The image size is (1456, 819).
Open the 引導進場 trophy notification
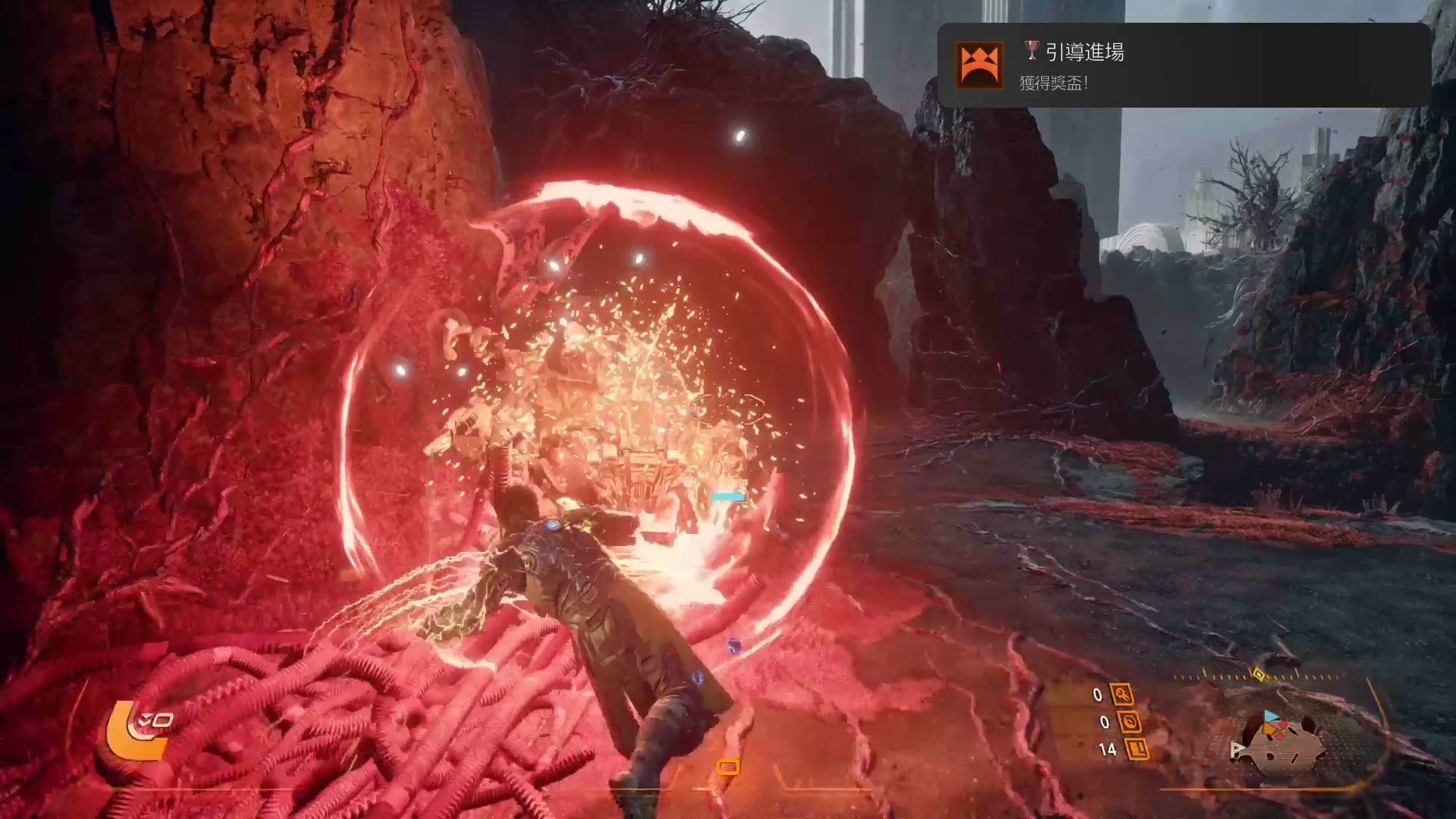click(x=1184, y=65)
